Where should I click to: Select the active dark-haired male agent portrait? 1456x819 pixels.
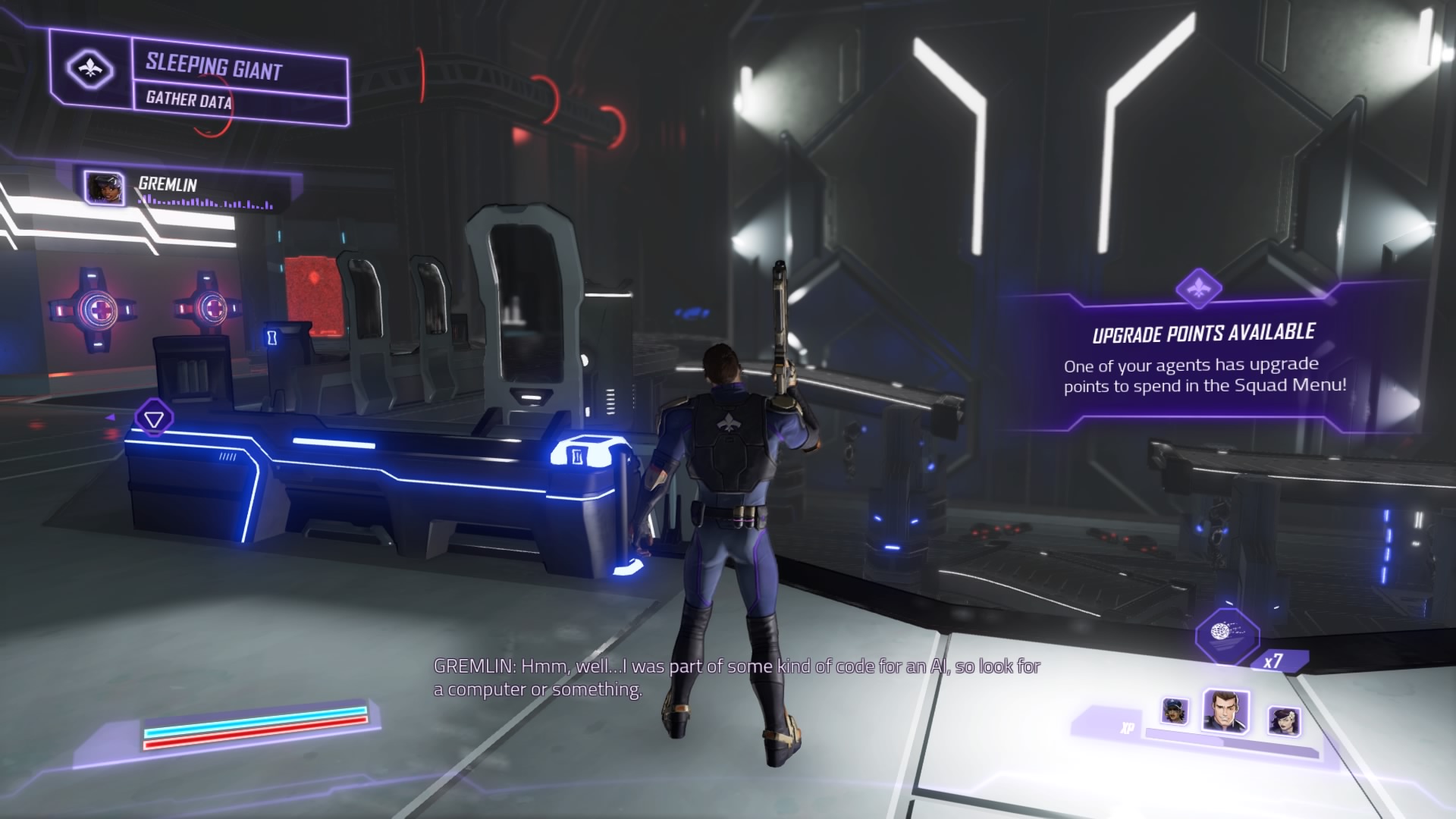click(1225, 711)
